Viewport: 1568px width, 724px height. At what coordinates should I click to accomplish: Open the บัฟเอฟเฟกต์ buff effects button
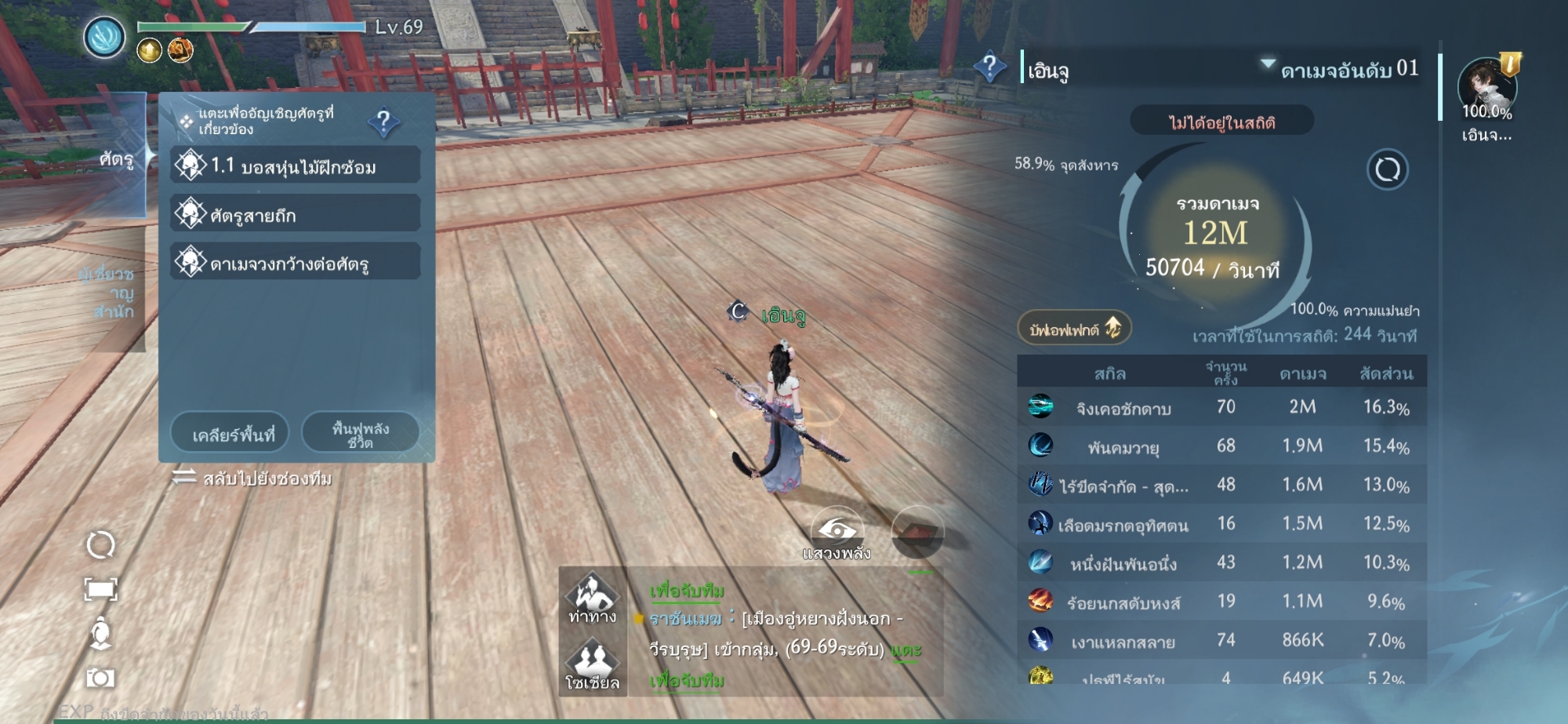1074,329
